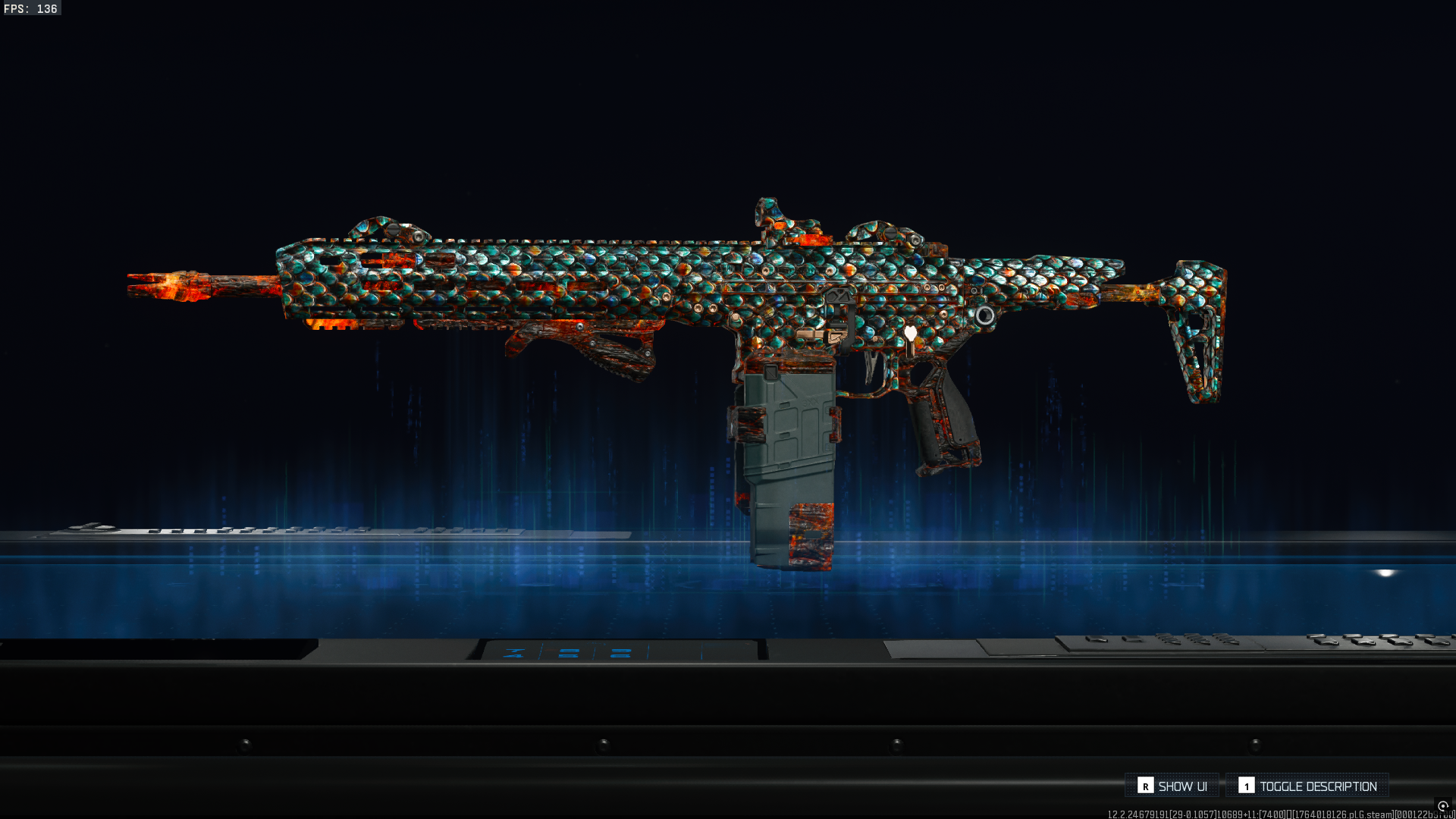Click the FPS counter in the top-left corner
1456x819 pixels.
pos(30,9)
